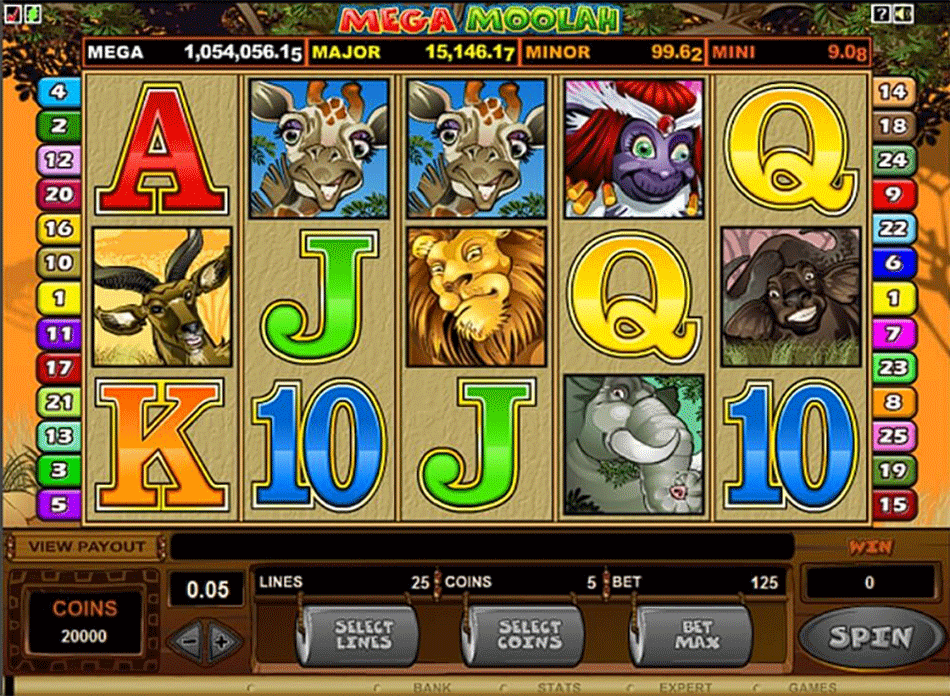Open the Bank section
950x696 pixels.
(432, 688)
